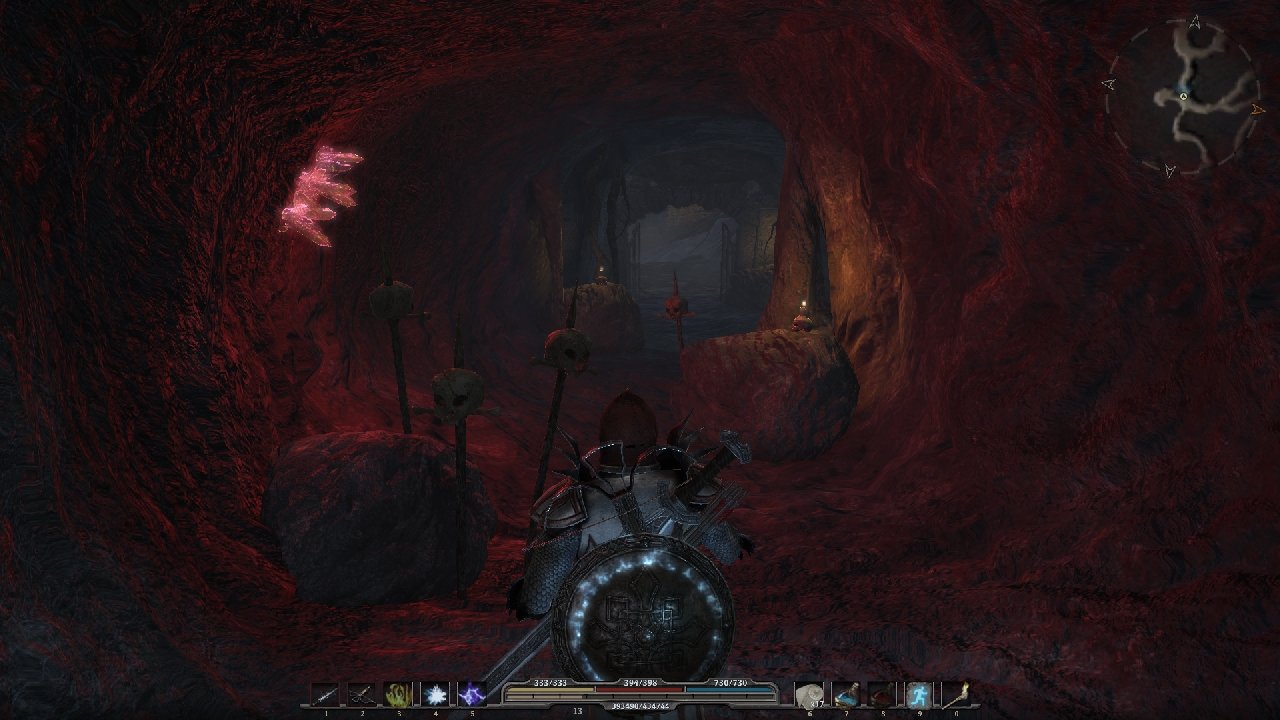Activate the green flame spell
The width and height of the screenshot is (1280, 720).
[399, 694]
